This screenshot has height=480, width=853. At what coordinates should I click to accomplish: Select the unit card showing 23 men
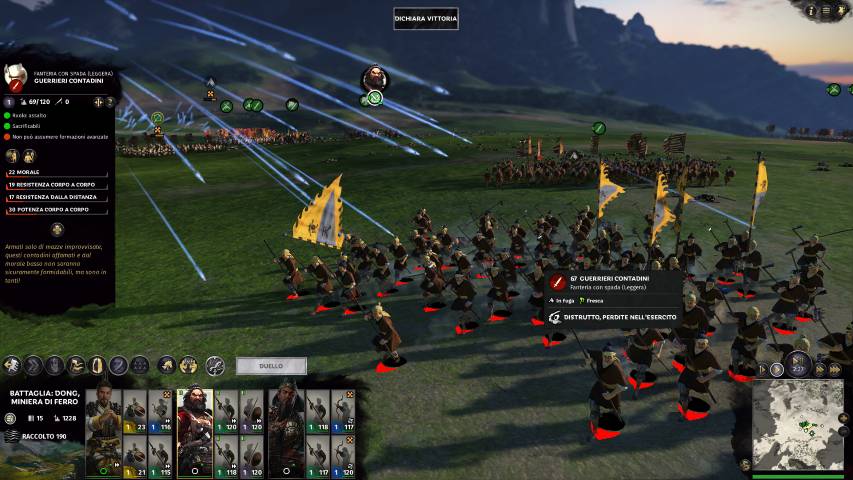(134, 411)
